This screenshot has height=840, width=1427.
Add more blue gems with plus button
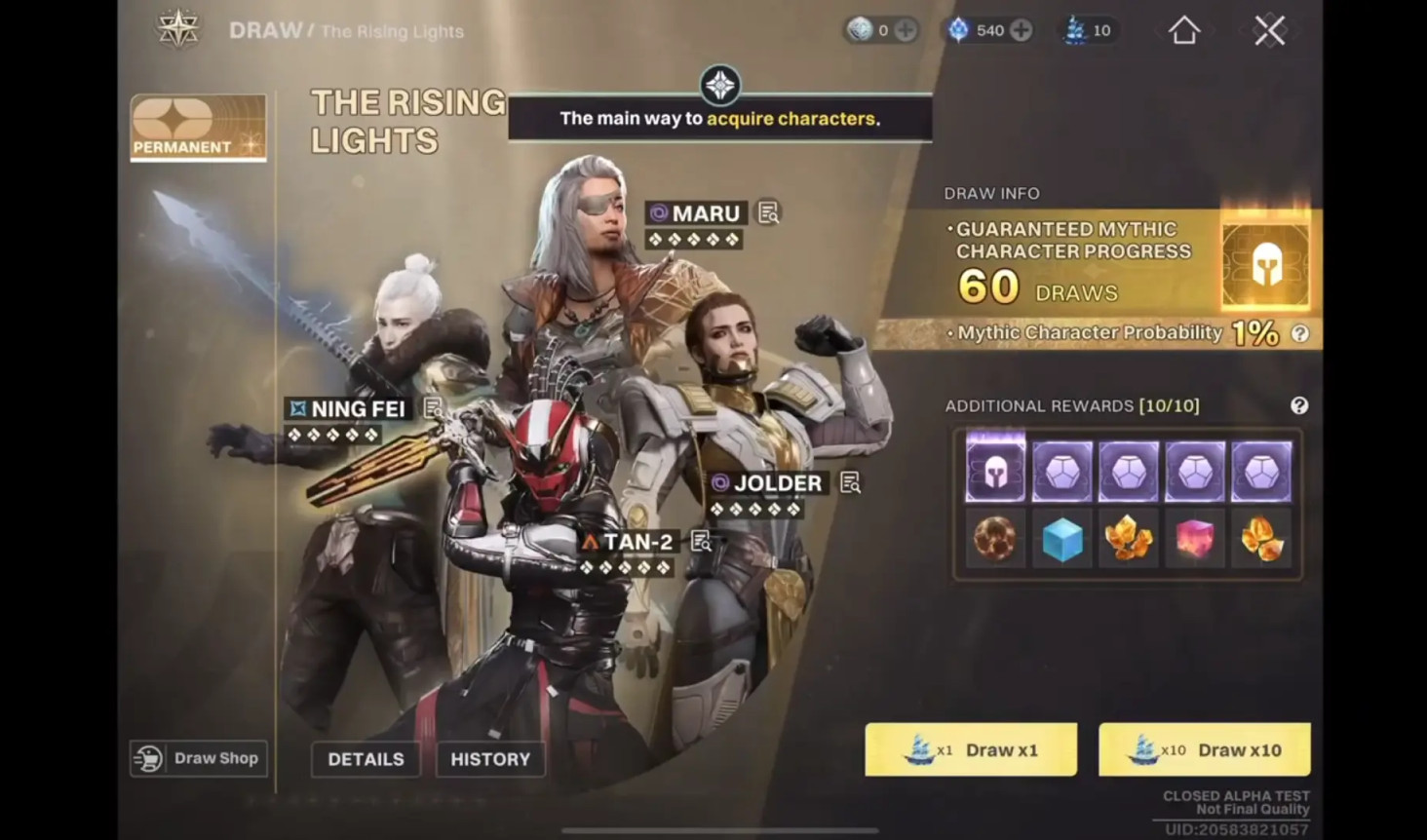click(1021, 30)
